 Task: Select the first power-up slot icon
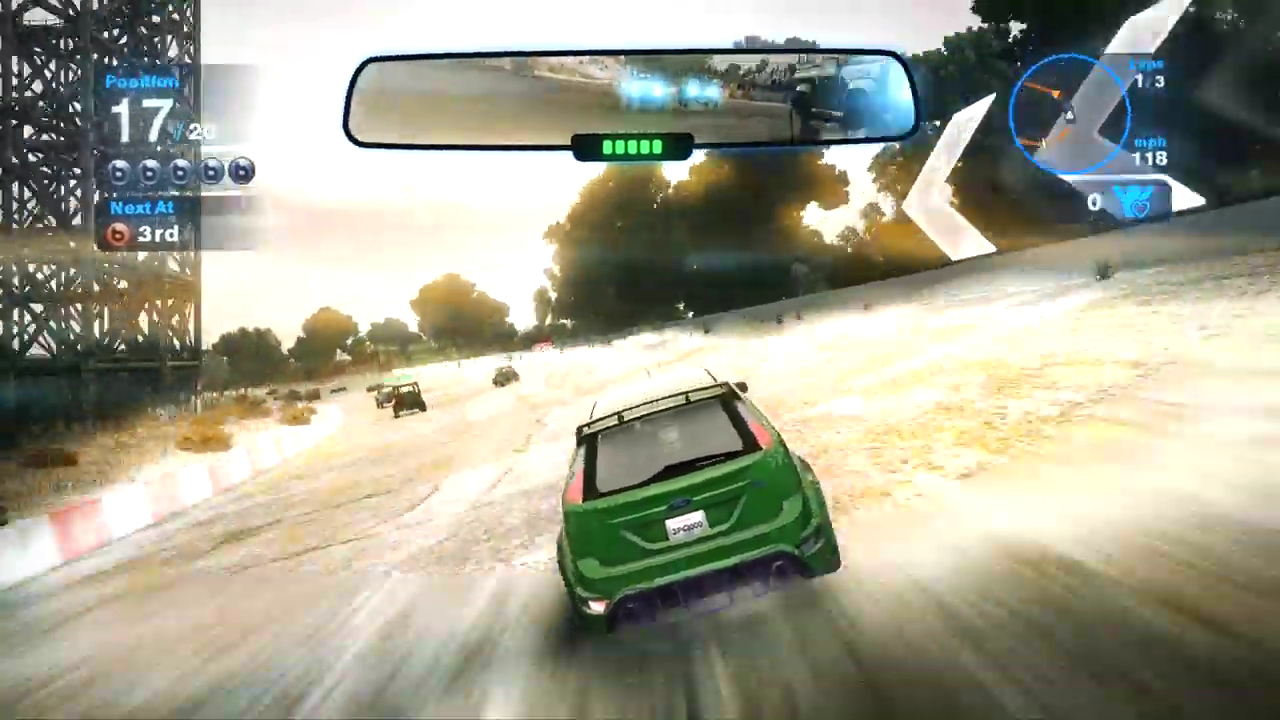pos(119,172)
